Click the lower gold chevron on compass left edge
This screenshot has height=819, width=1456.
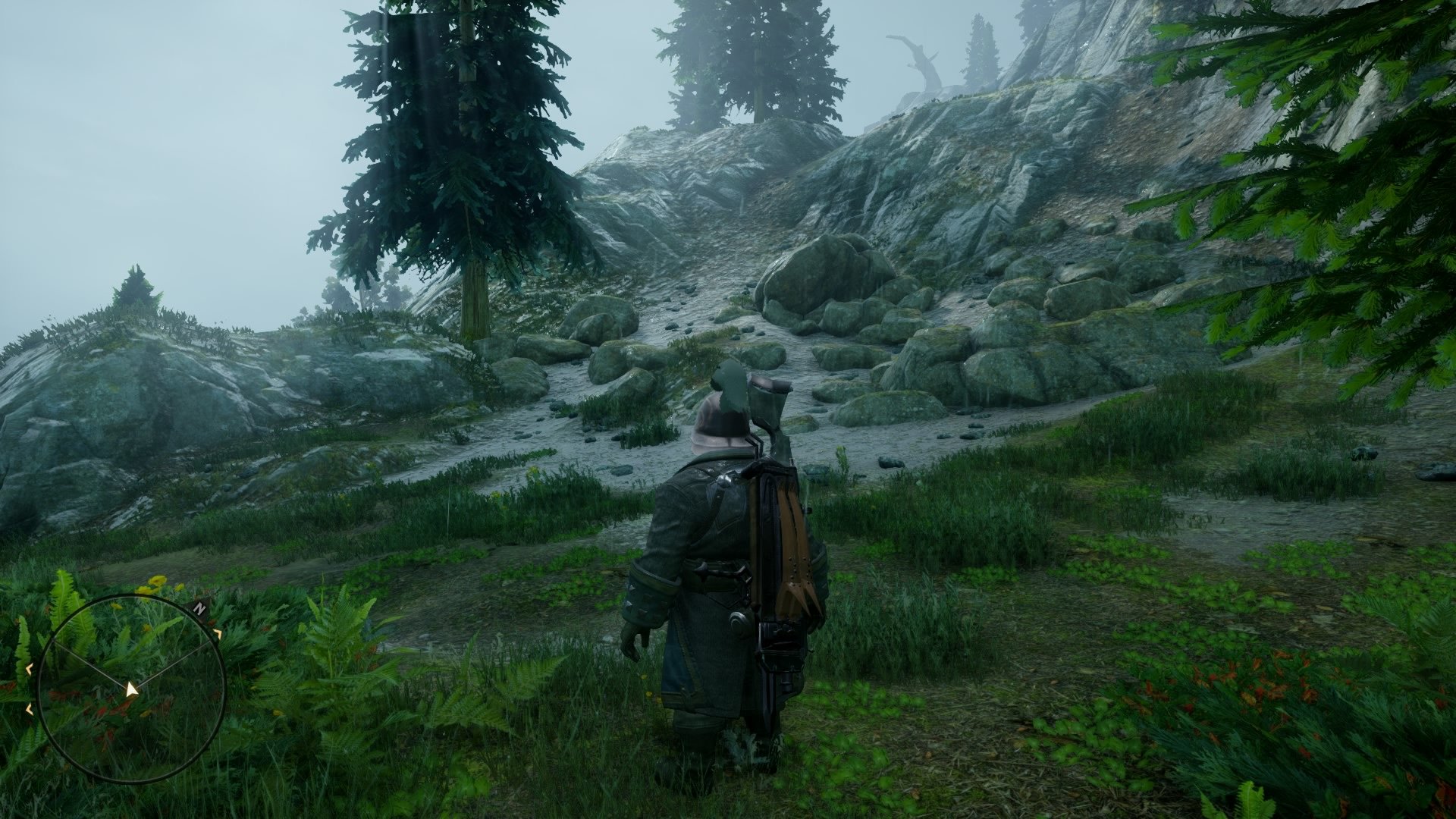(28, 708)
